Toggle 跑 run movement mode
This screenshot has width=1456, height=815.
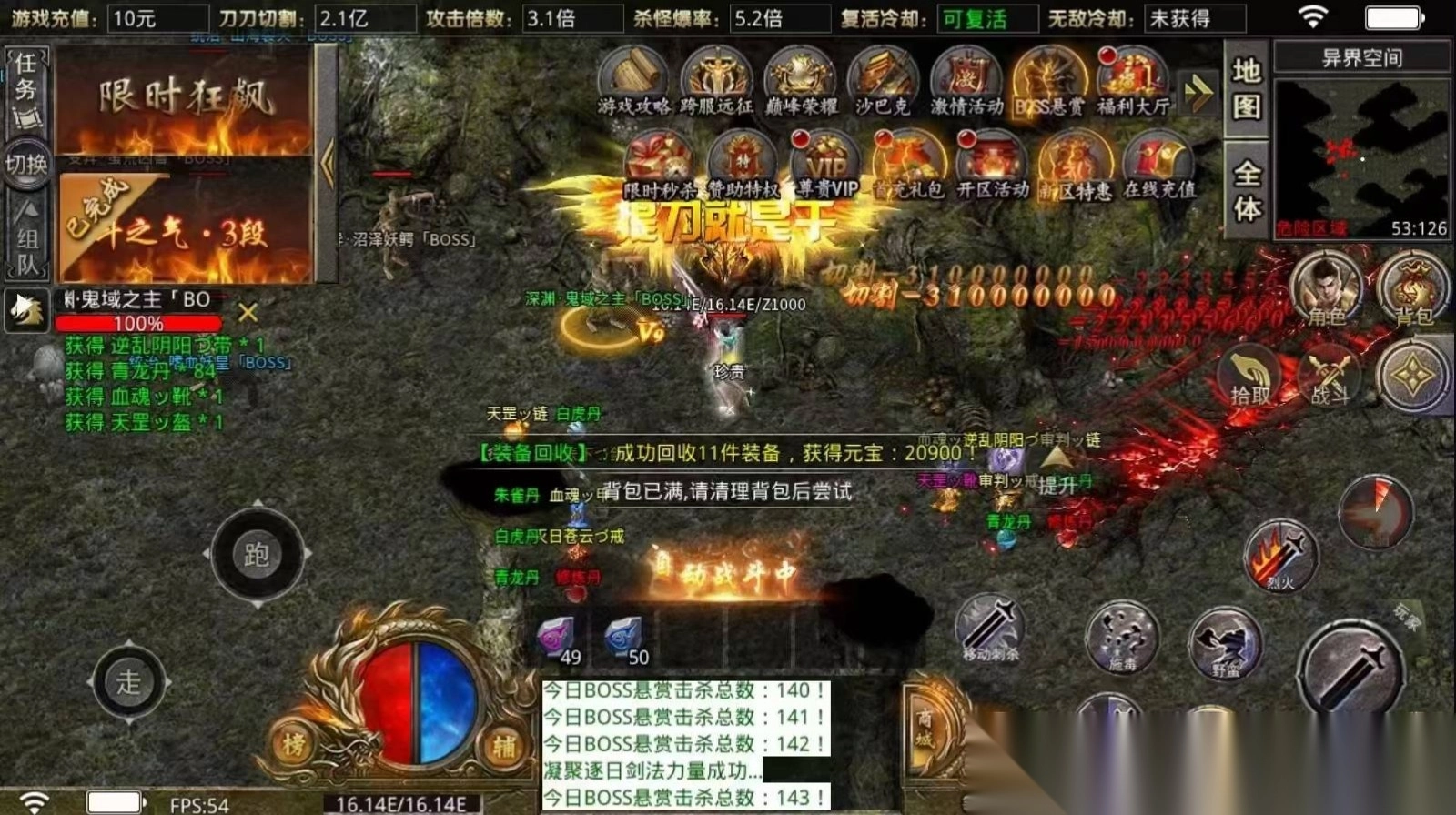pyautogui.click(x=258, y=551)
